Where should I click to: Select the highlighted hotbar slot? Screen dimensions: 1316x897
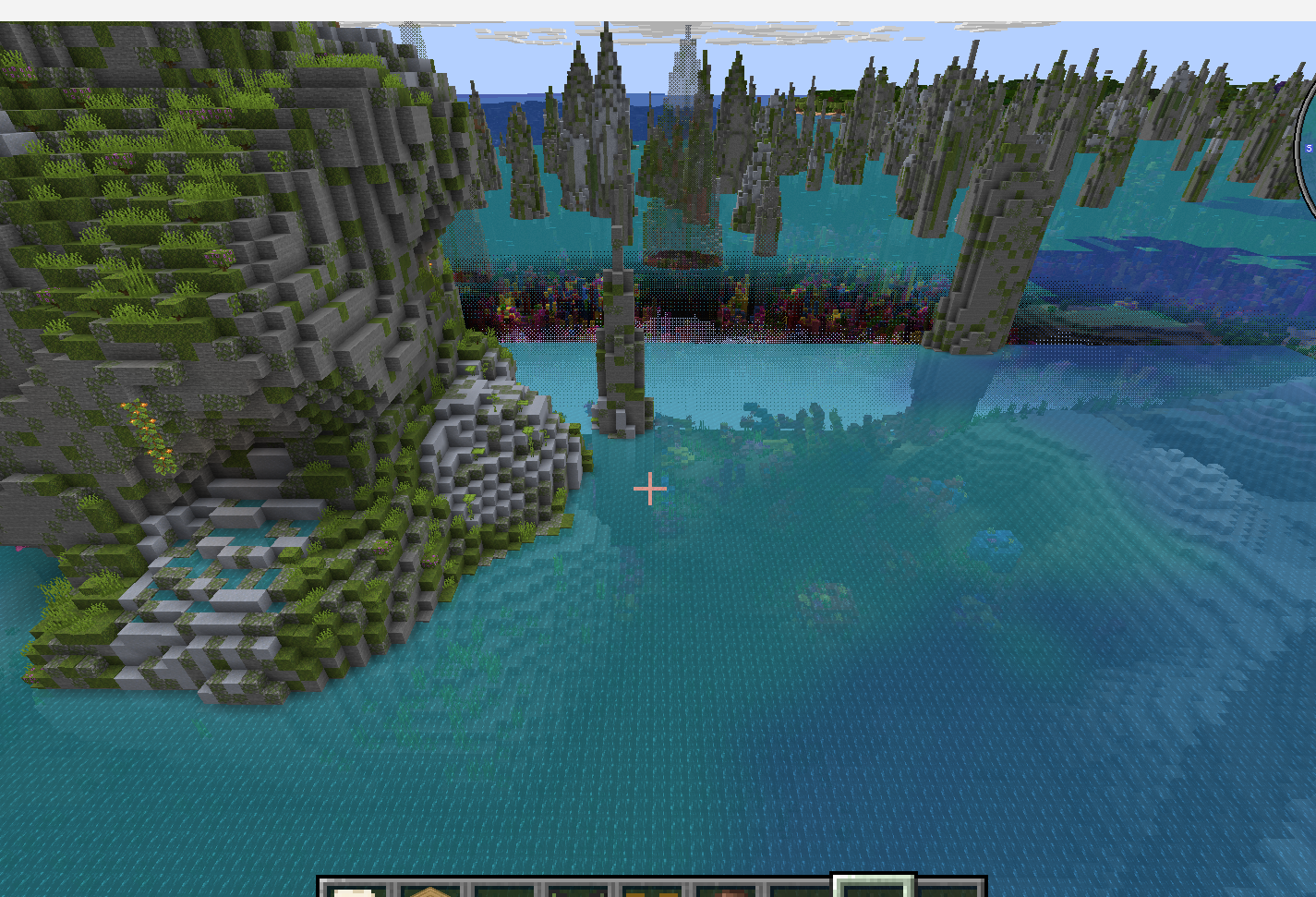coord(874,888)
